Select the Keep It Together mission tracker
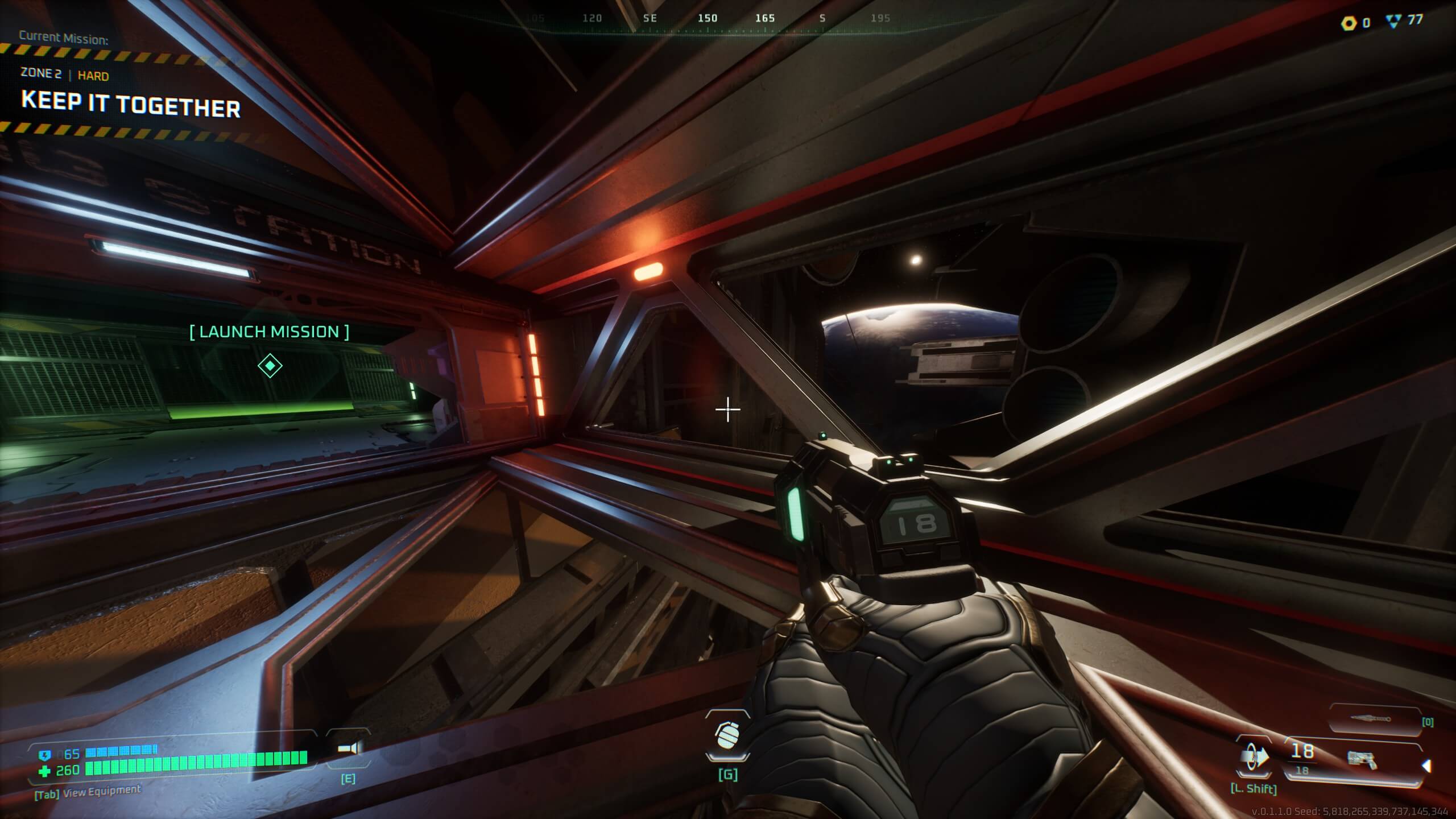 tap(131, 107)
